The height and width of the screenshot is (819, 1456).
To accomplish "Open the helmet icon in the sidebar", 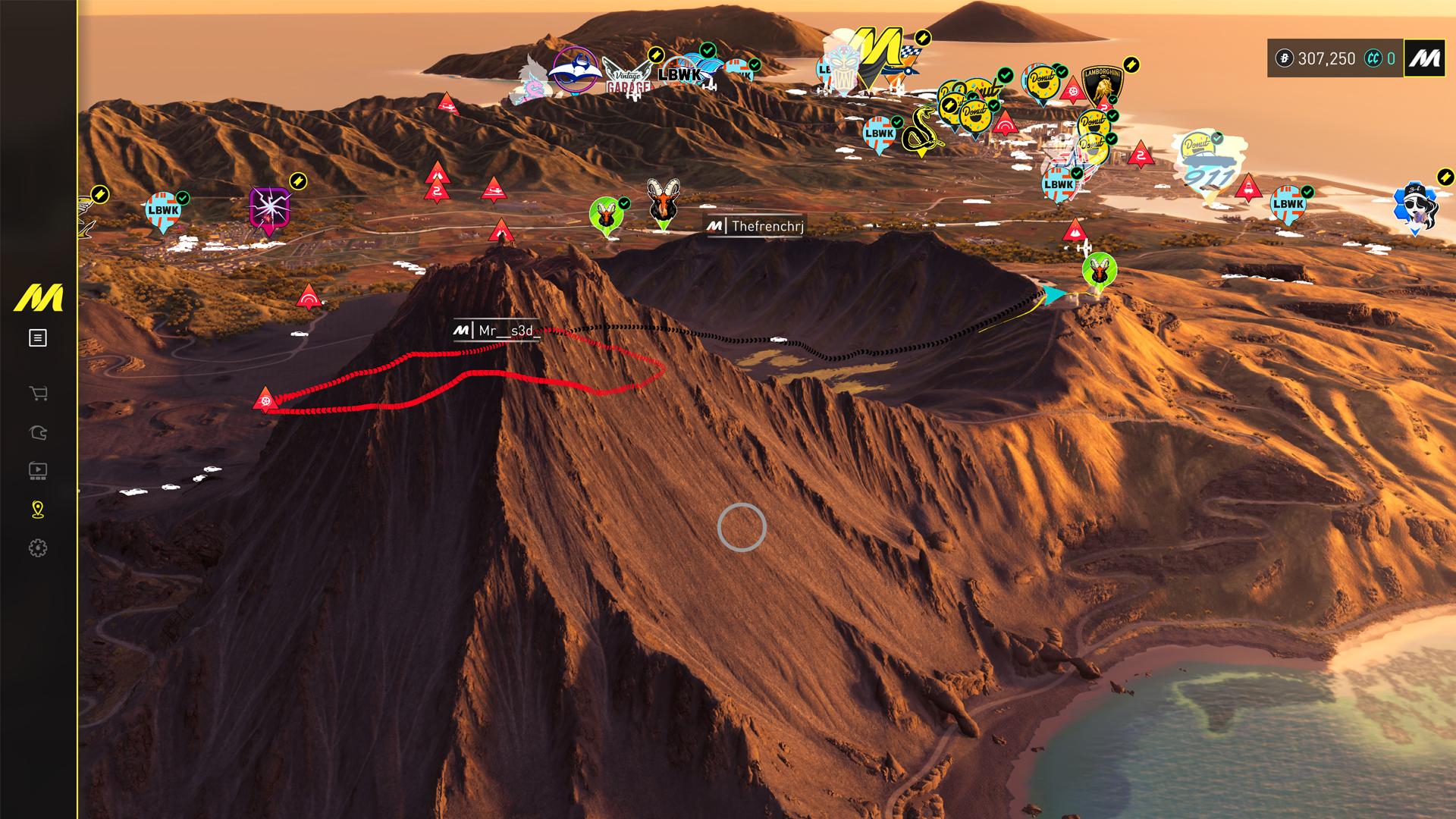I will (38, 433).
